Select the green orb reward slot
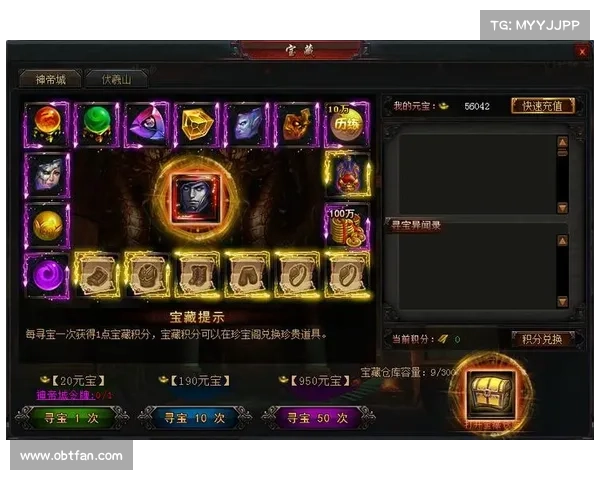600x480 pixels. coord(97,124)
